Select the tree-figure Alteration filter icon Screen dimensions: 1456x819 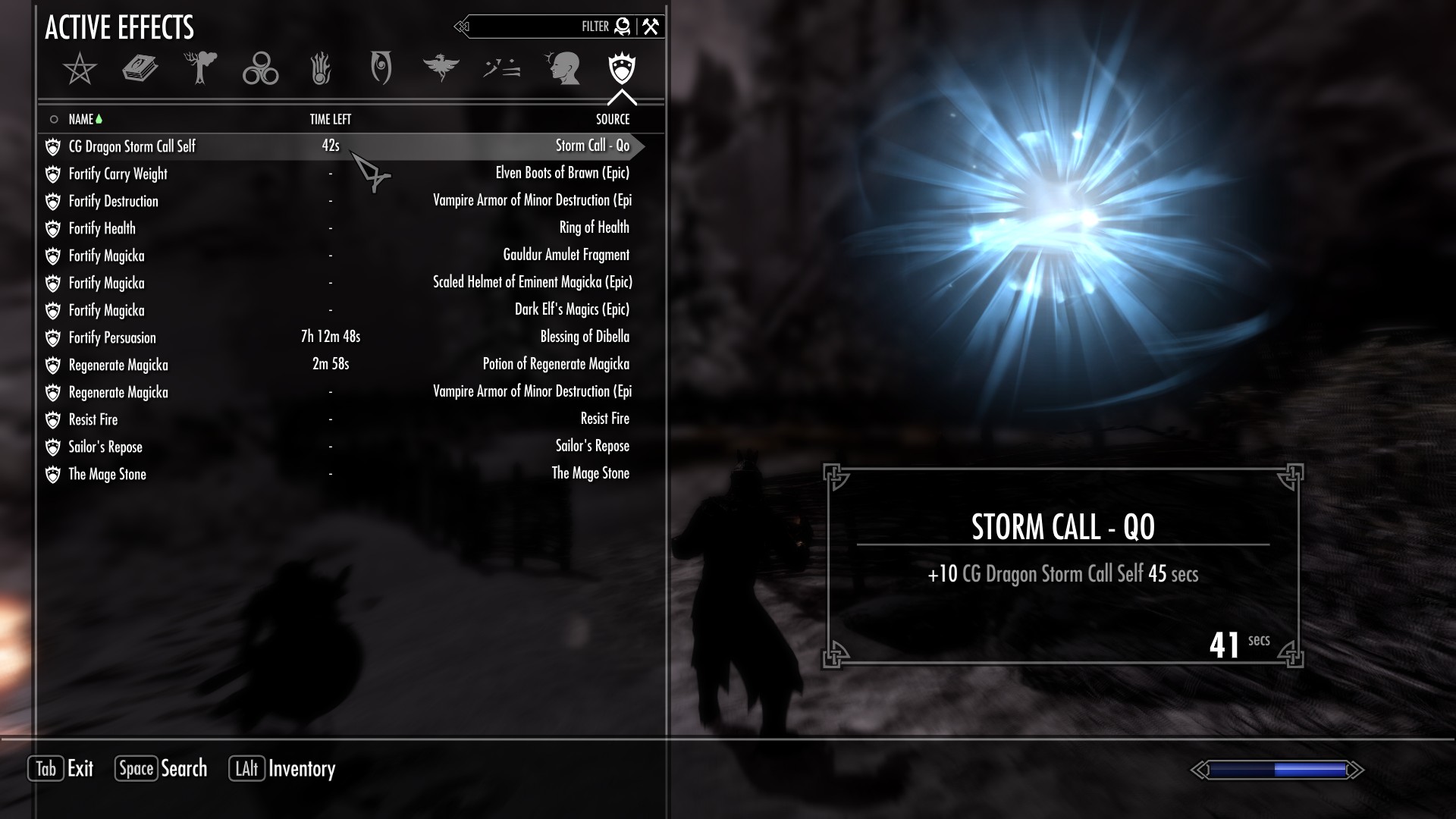199,69
